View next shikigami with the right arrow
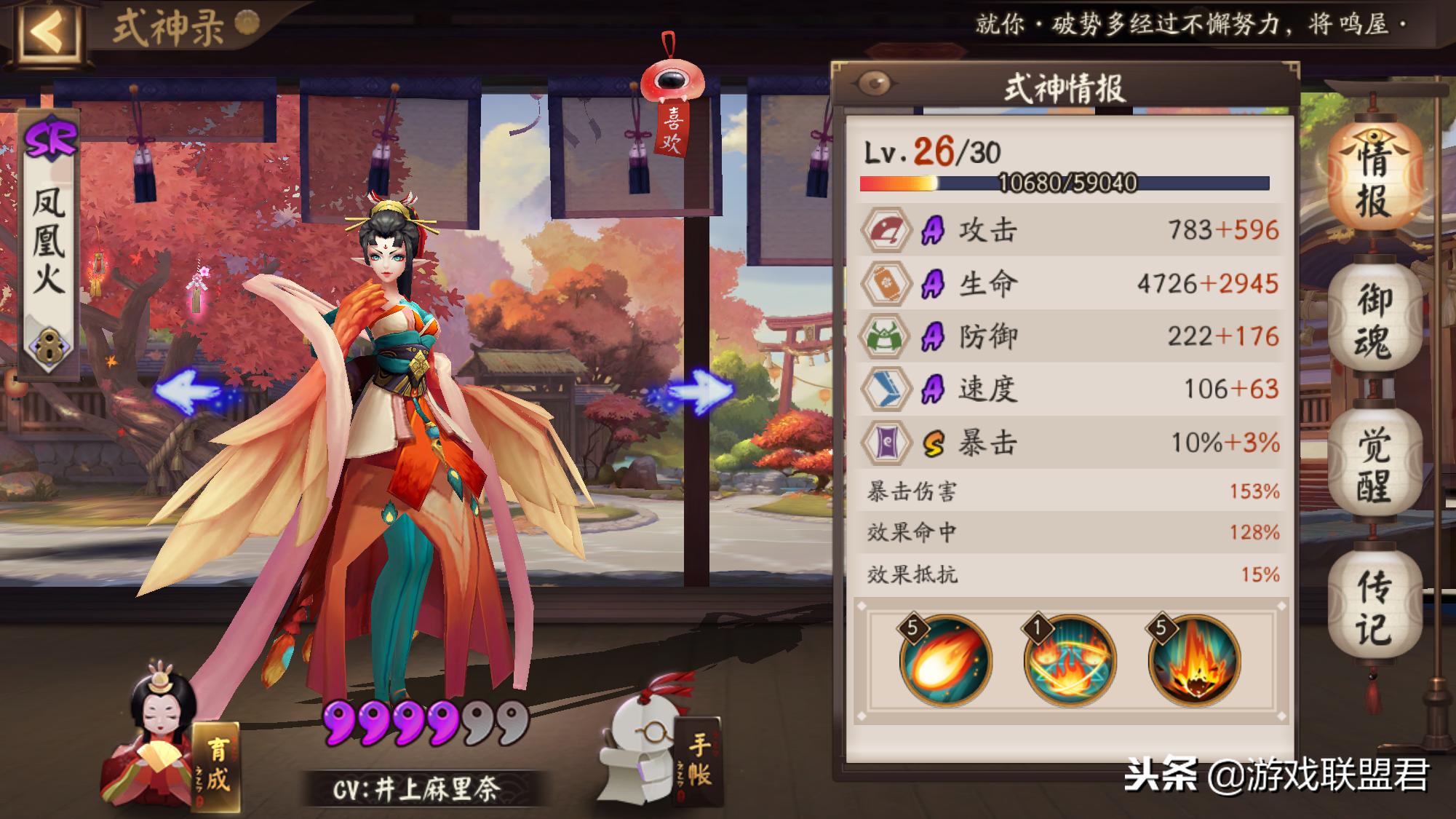The image size is (1456, 819). tap(699, 391)
